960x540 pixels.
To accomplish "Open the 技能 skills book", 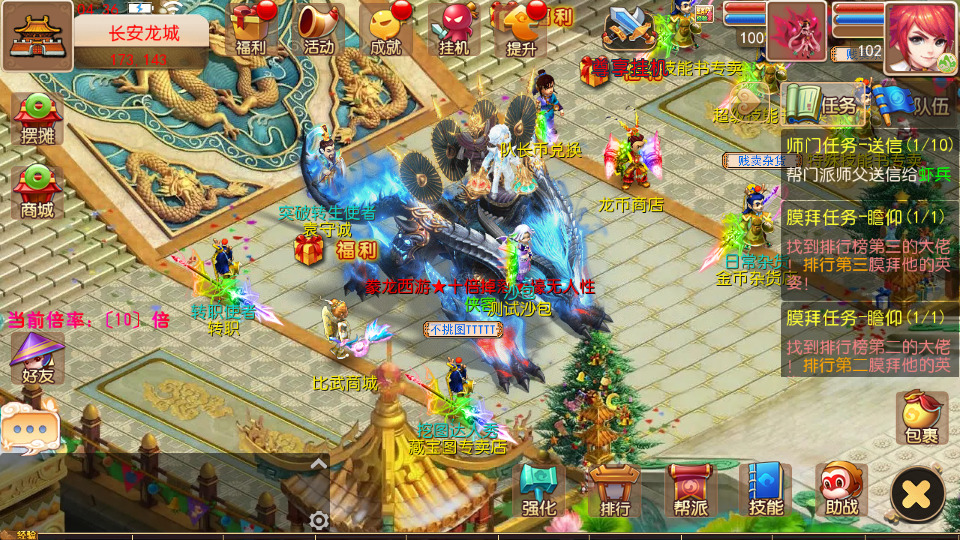I will pyautogui.click(x=765, y=489).
